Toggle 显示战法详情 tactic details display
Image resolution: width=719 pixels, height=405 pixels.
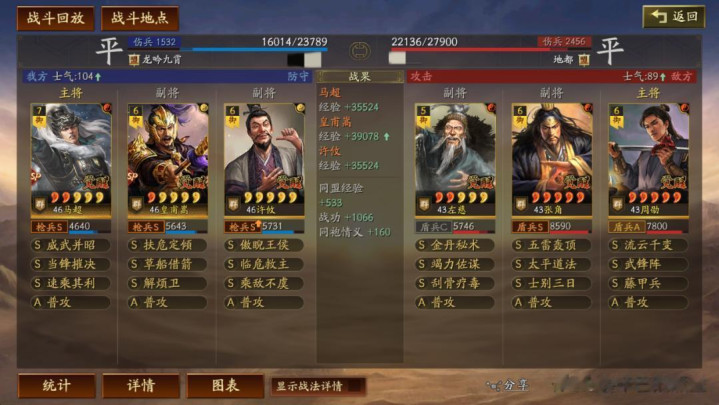click(317, 385)
